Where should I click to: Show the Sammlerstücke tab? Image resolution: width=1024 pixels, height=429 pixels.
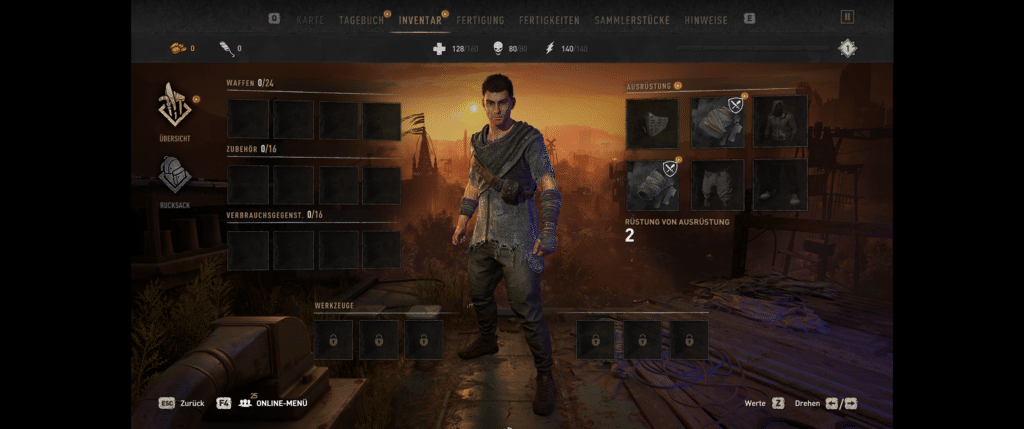(x=634, y=19)
